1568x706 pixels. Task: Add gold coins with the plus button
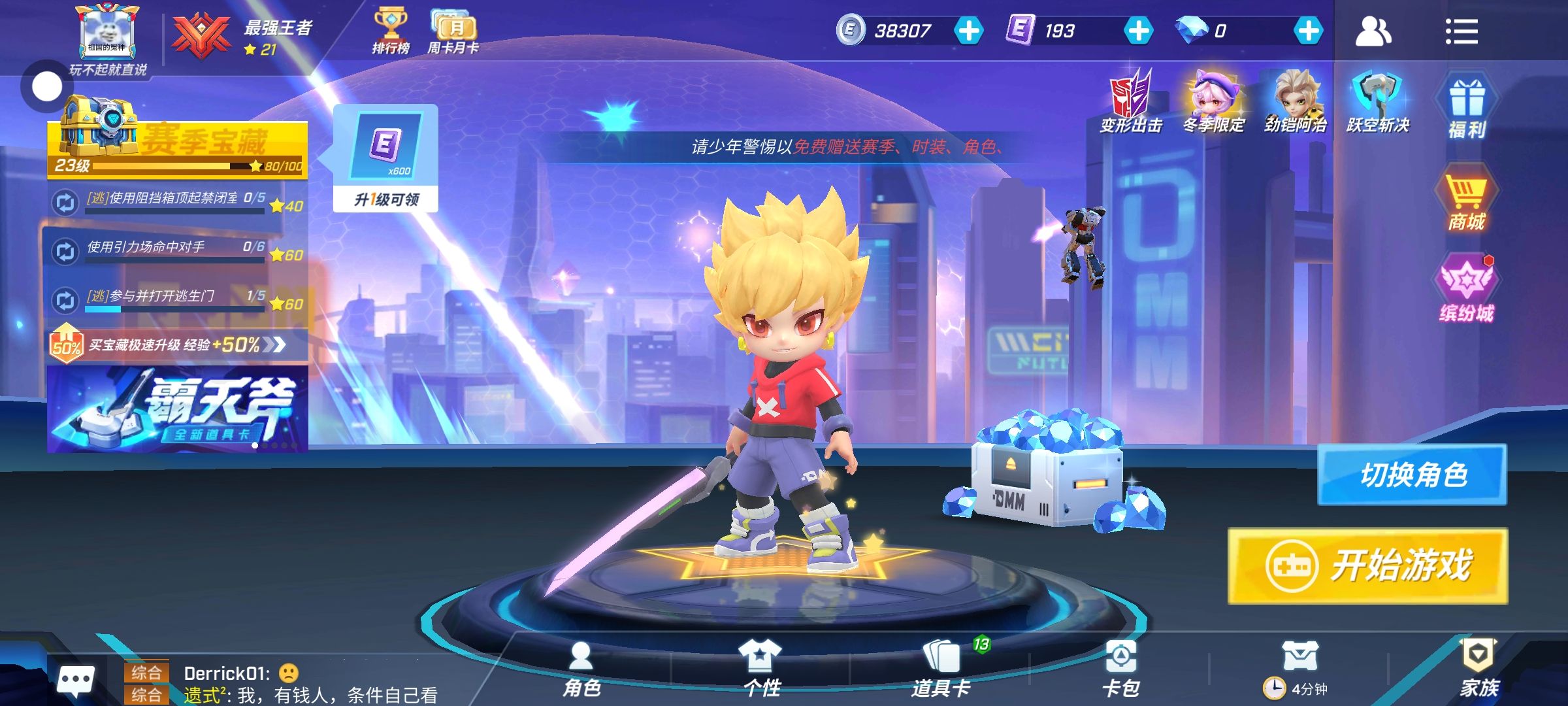click(968, 31)
